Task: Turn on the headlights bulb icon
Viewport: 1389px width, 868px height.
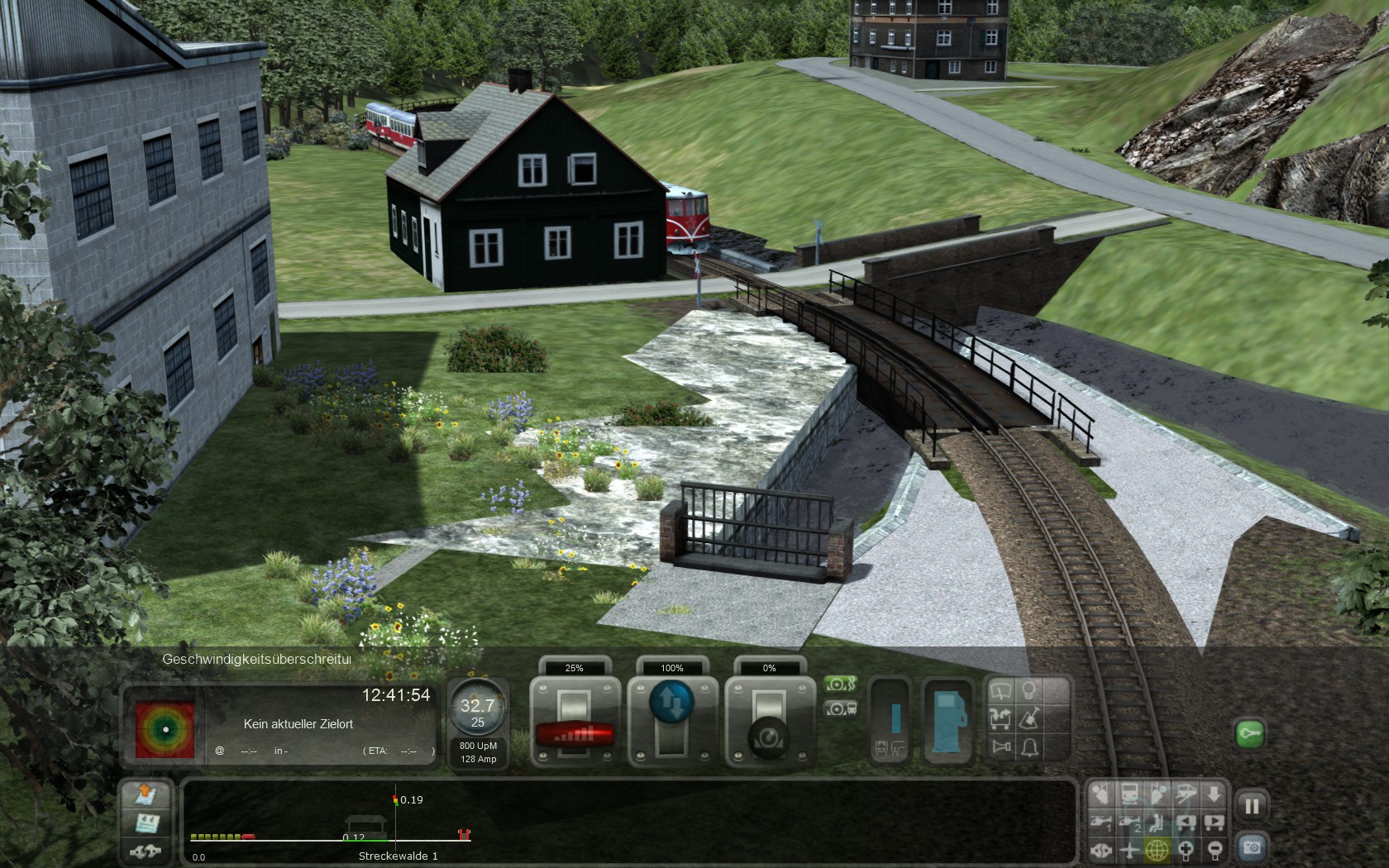Action: (1029, 691)
